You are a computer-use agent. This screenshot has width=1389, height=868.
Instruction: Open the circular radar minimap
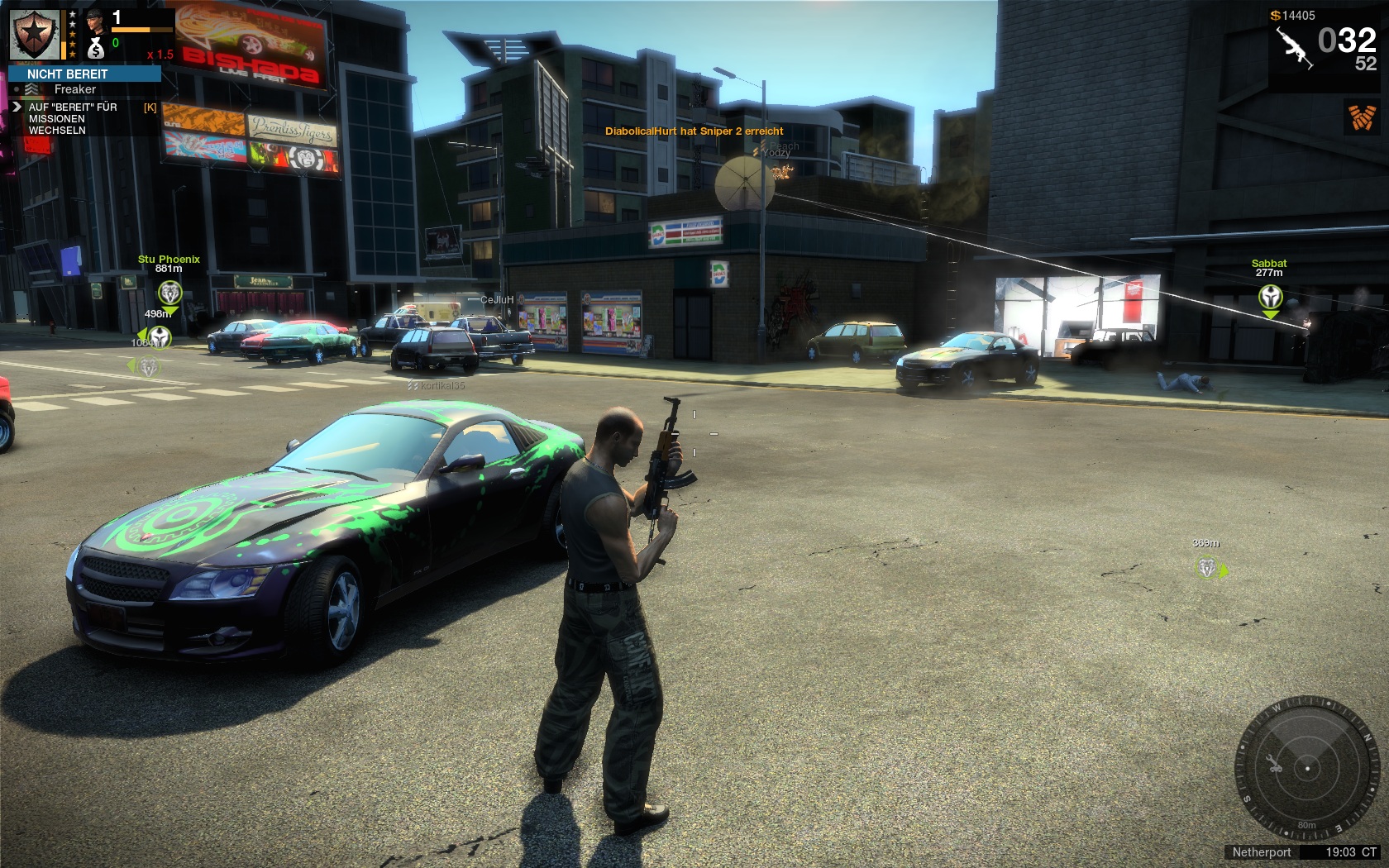pos(1306,768)
